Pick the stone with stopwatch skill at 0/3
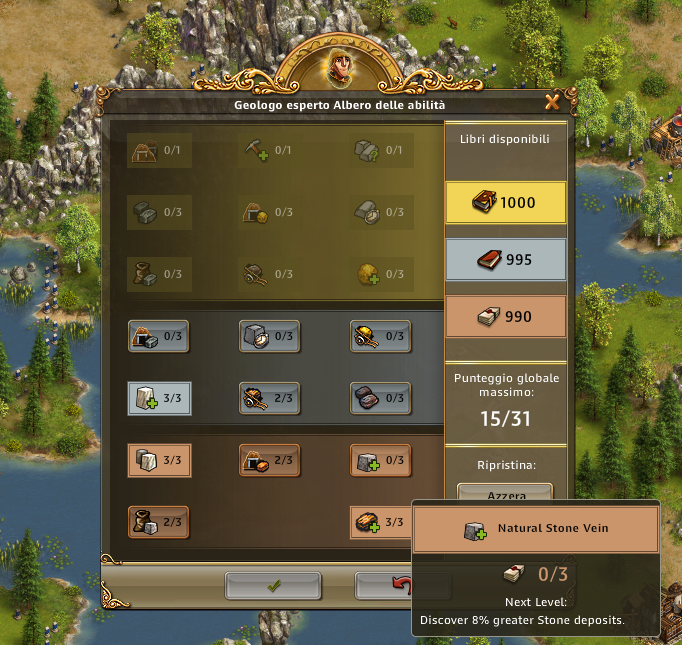Viewport: 682px width, 645px height. coord(270,336)
